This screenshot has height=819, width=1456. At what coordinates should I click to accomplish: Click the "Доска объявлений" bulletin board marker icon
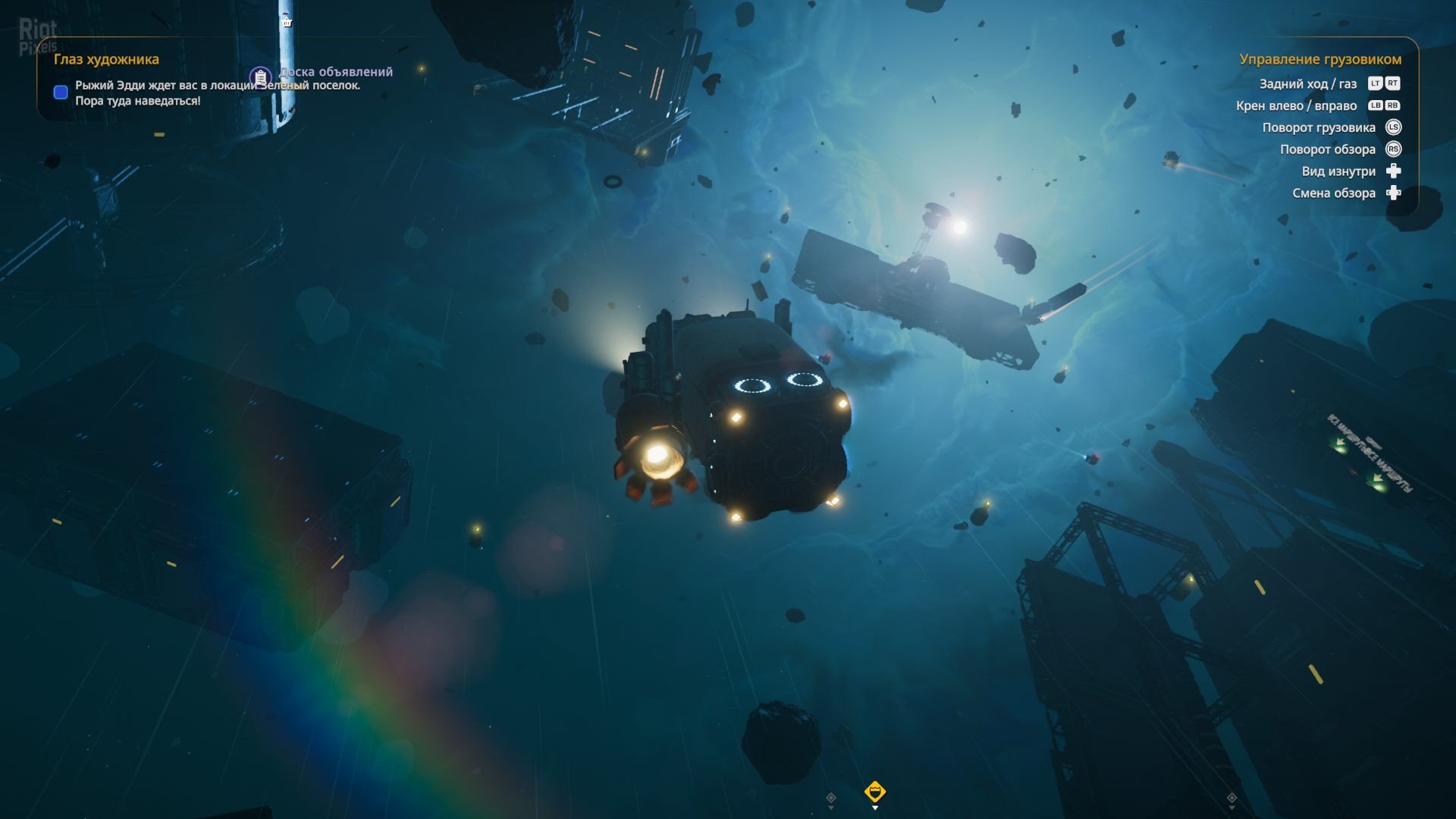pyautogui.click(x=260, y=77)
